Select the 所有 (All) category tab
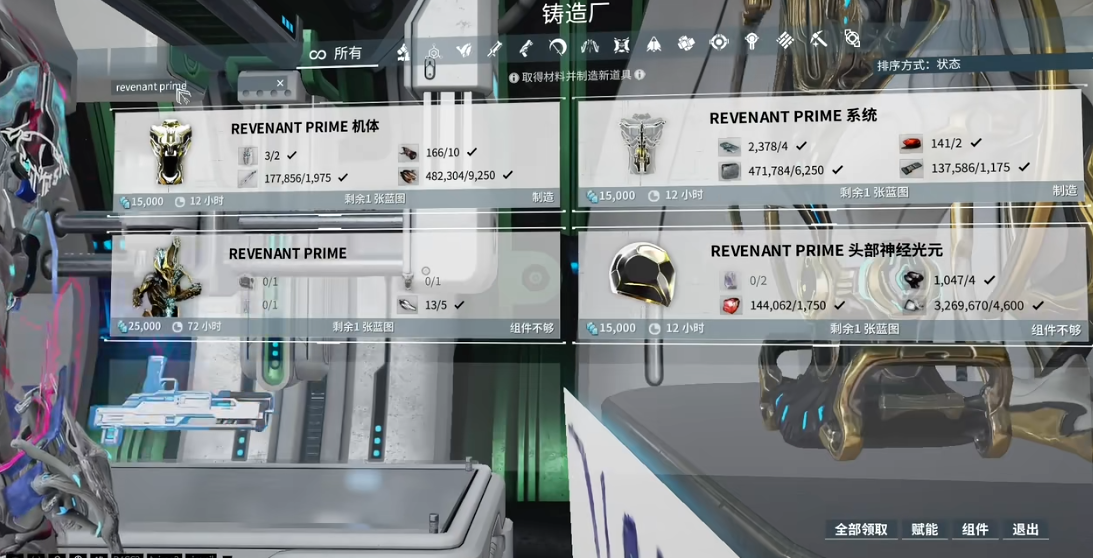Screen dimensions: 1093x558 (337, 53)
